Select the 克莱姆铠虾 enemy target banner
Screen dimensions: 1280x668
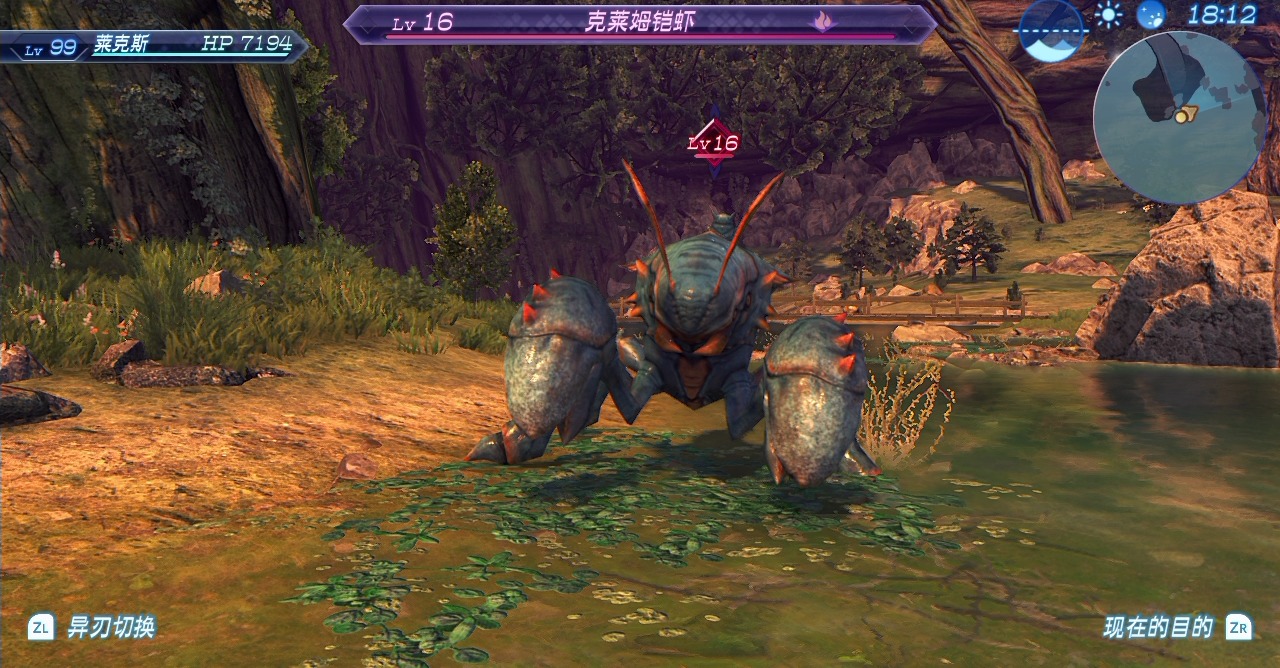[640, 24]
